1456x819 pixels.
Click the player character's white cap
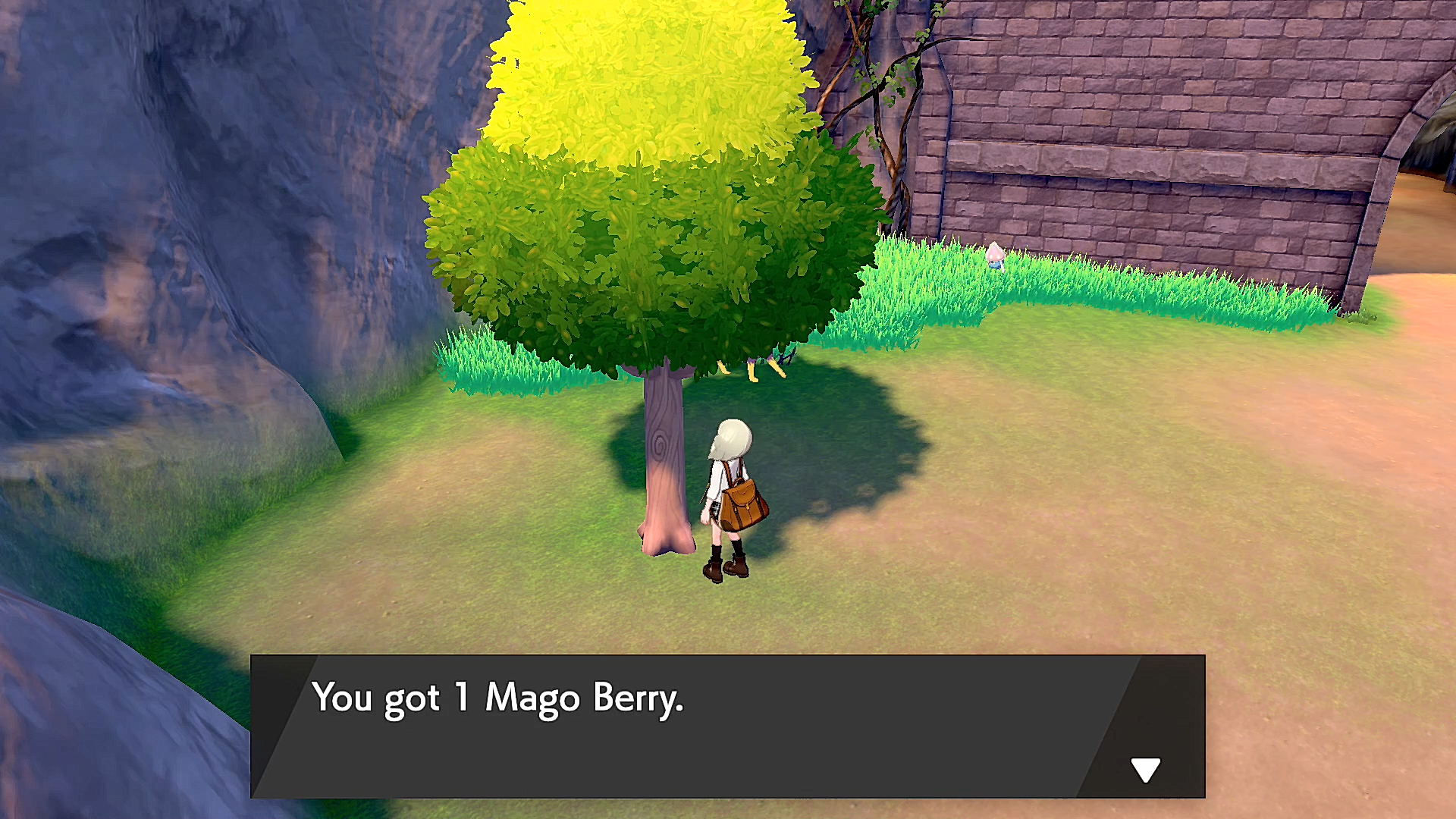point(730,436)
